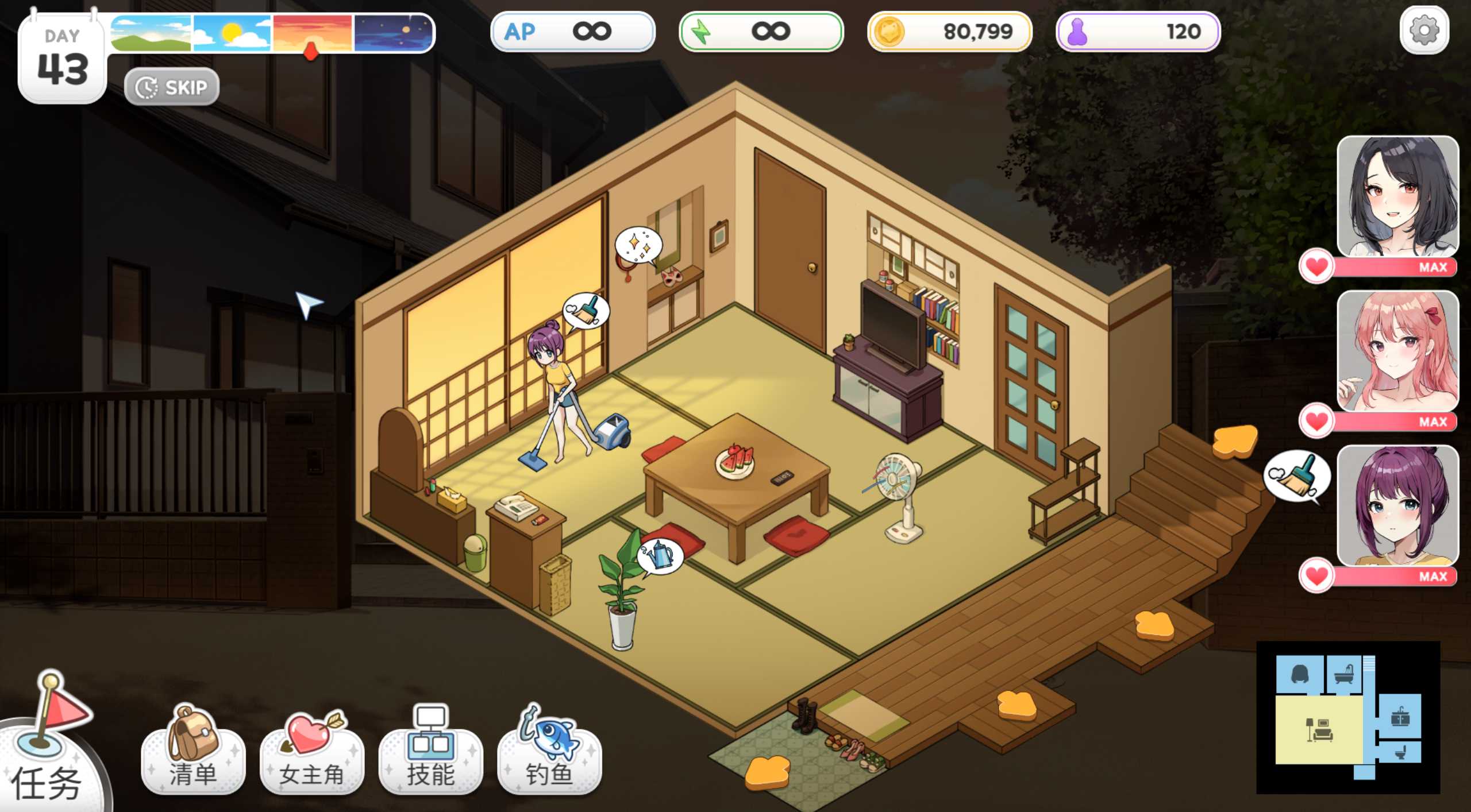The height and width of the screenshot is (812, 1471).
Task: Click the SKIP time button
Action: [171, 87]
